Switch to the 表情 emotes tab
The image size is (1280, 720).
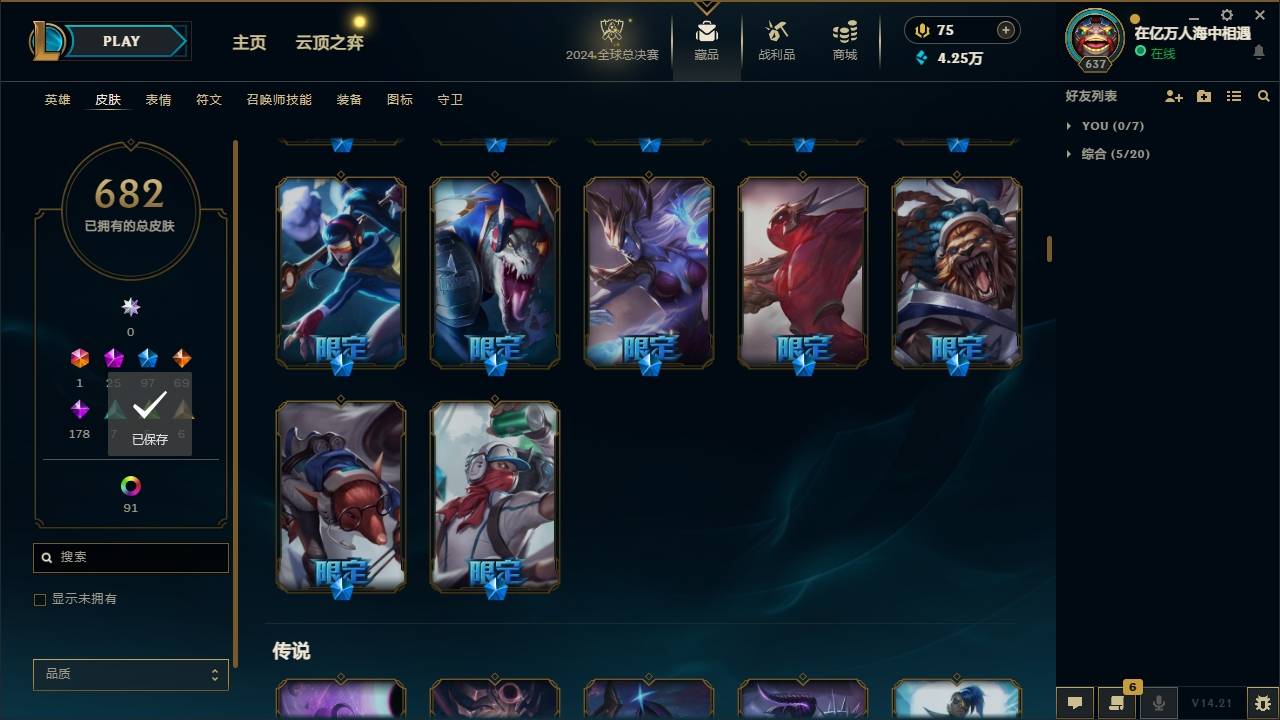pyautogui.click(x=158, y=99)
